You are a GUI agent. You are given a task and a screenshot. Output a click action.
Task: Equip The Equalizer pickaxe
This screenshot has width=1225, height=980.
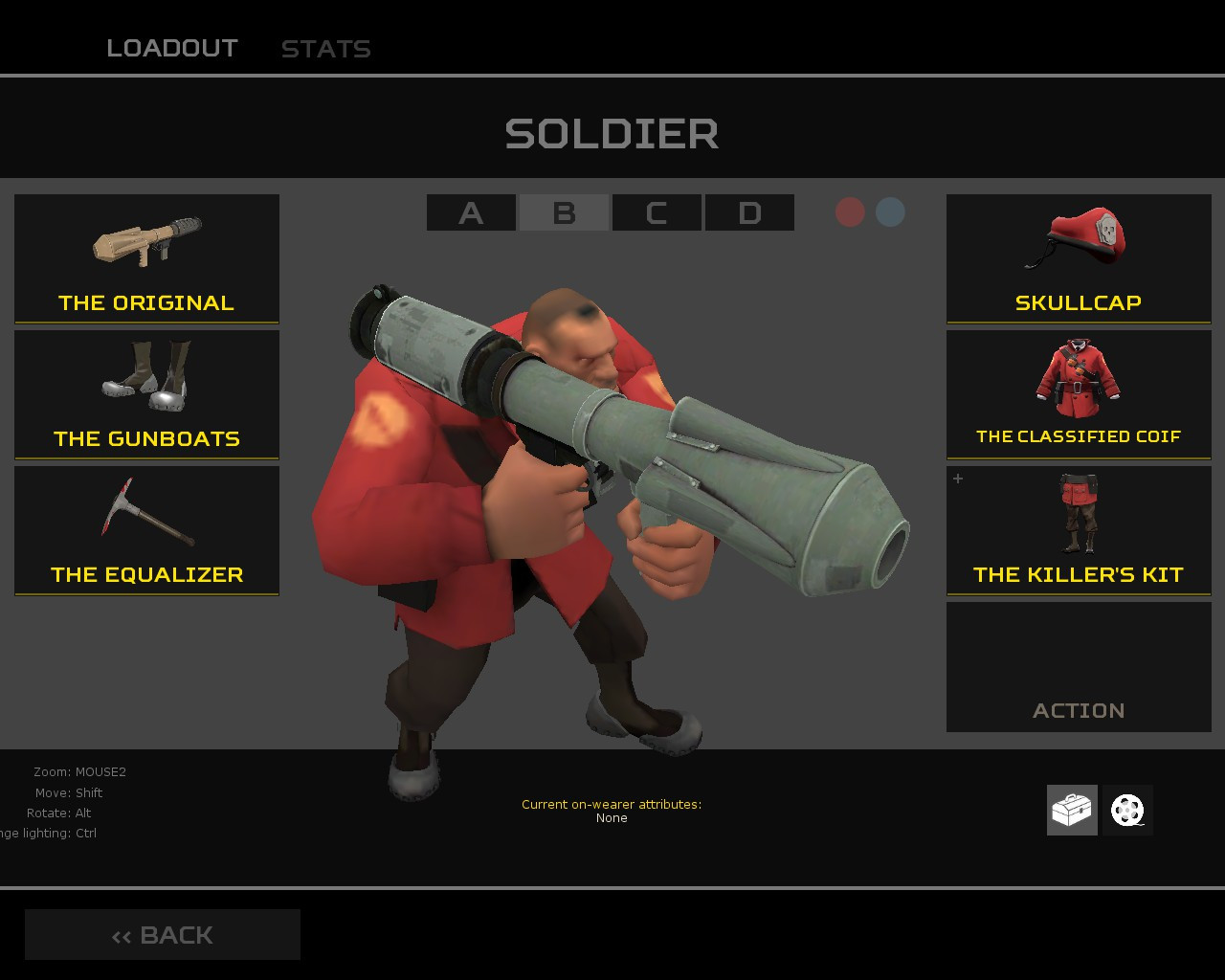[146, 530]
